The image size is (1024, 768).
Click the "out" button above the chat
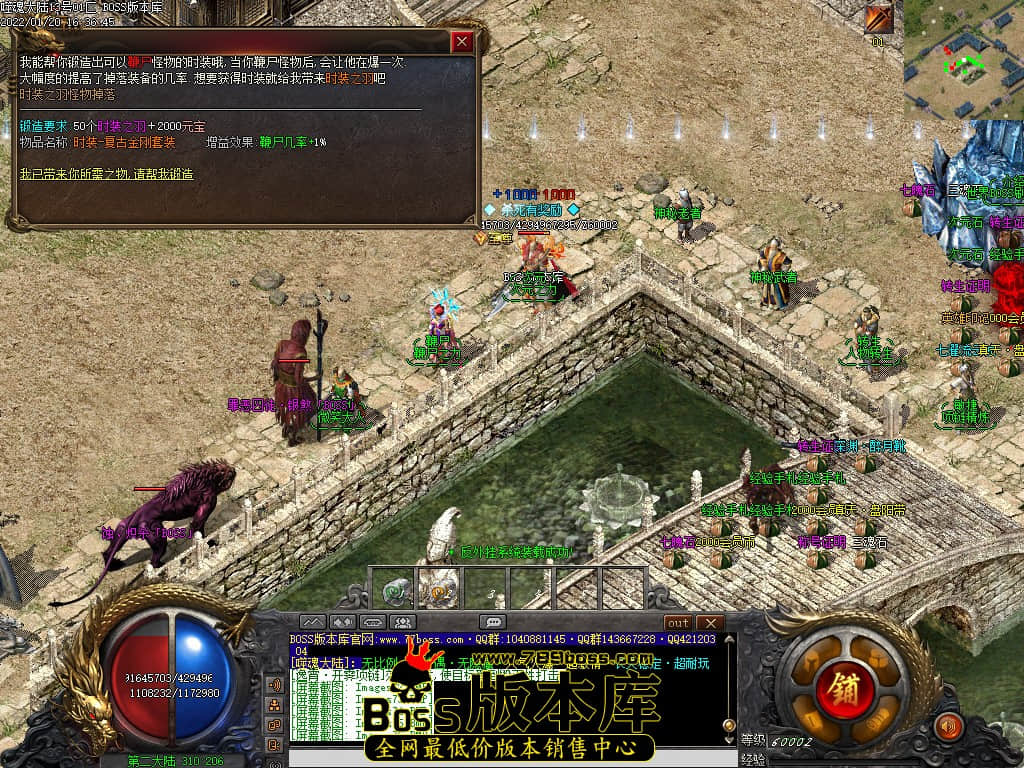tap(678, 622)
